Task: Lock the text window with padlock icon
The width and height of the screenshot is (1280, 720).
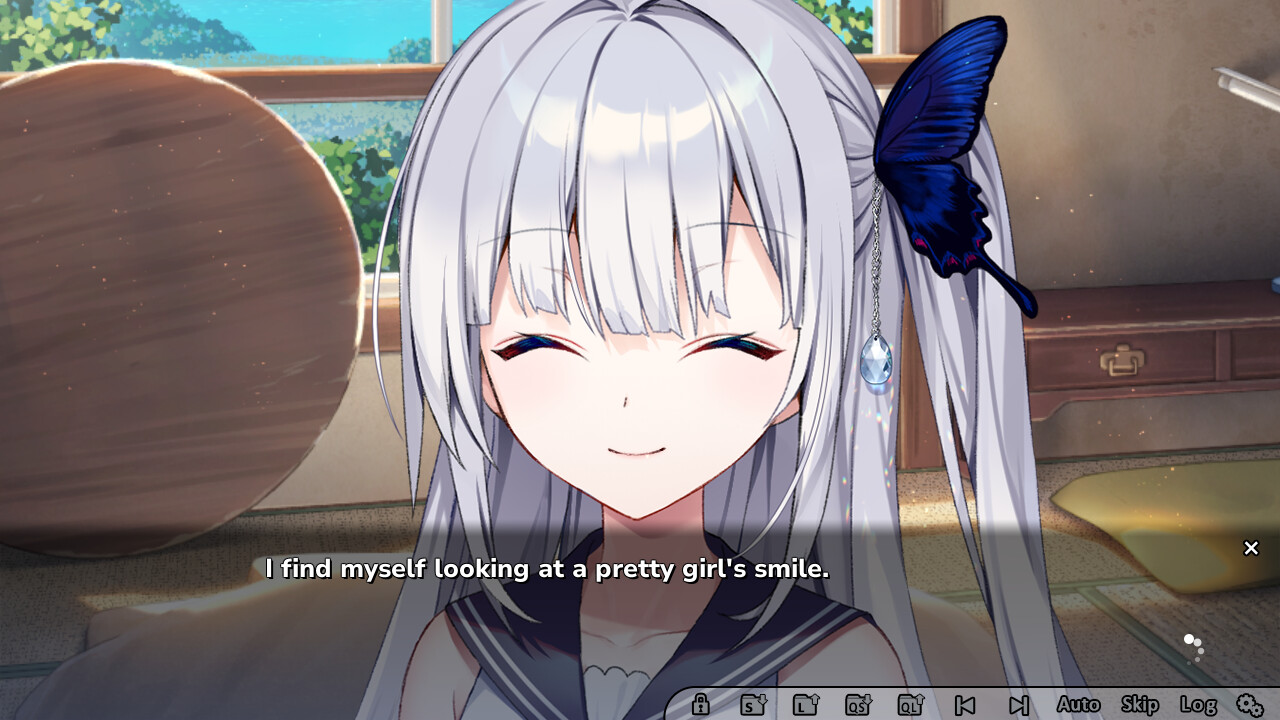Action: 700,705
